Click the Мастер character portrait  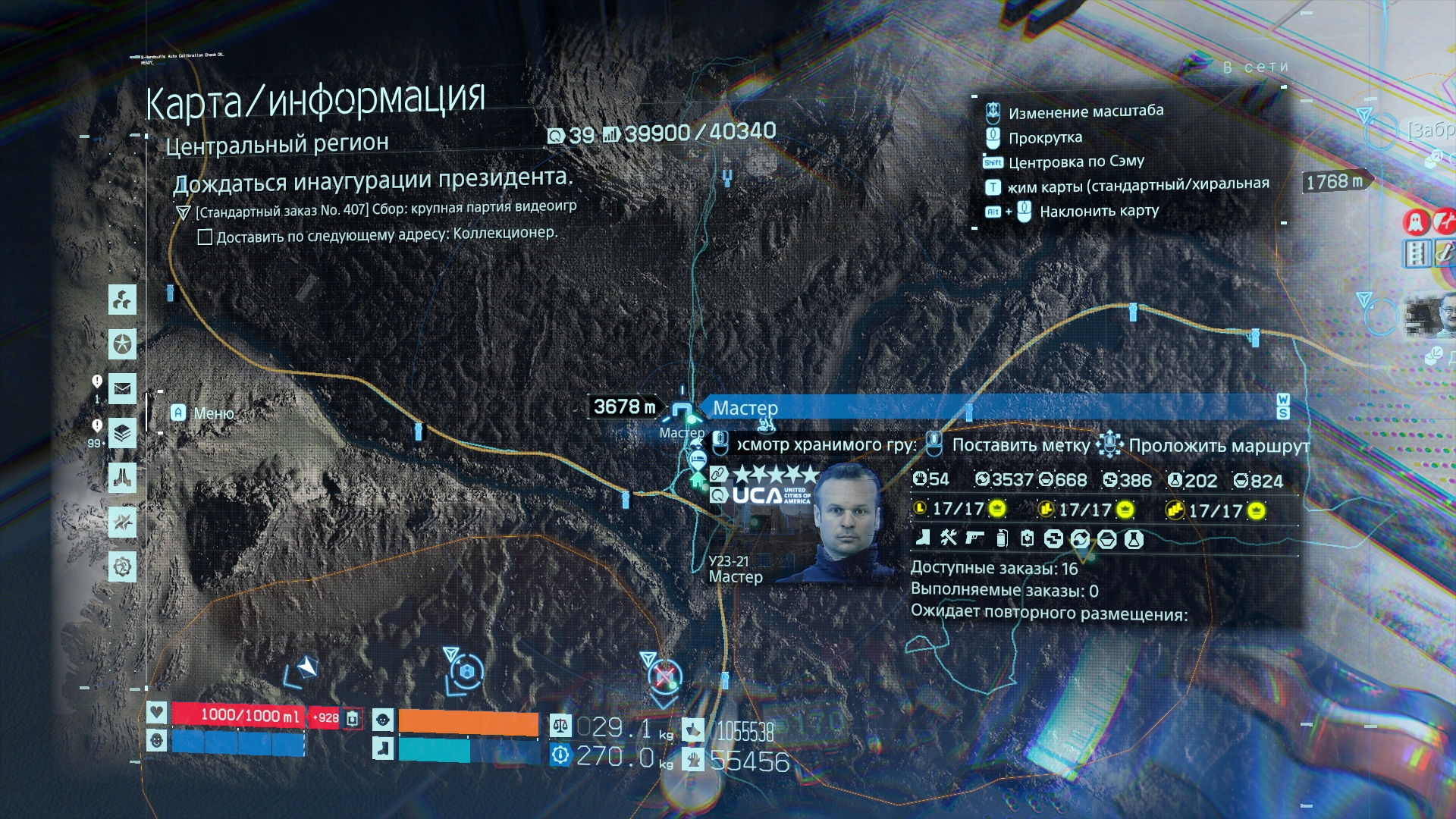(848, 523)
